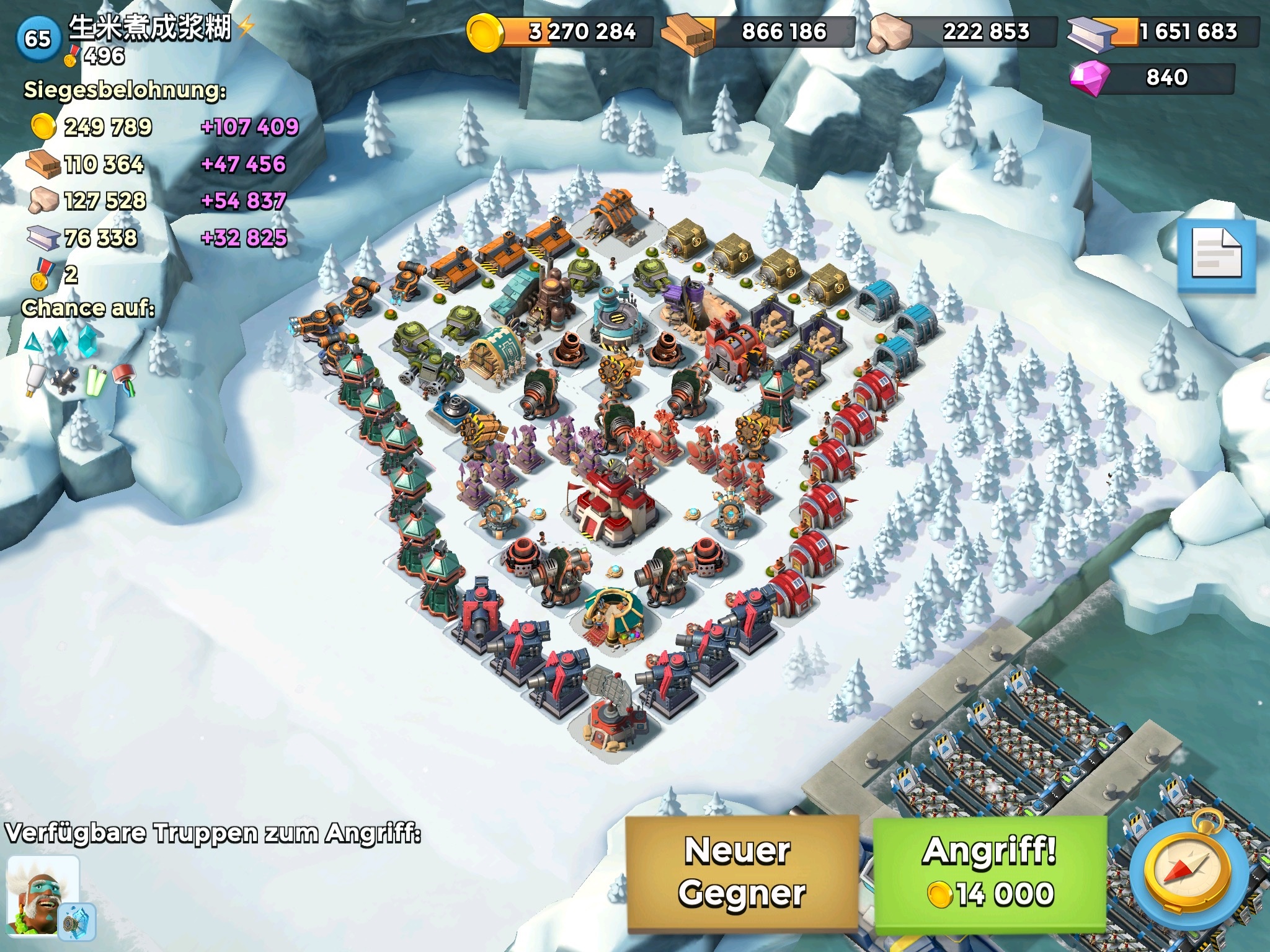Tap the level 65 player badge
This screenshot has width=1270, height=952.
click(37, 38)
